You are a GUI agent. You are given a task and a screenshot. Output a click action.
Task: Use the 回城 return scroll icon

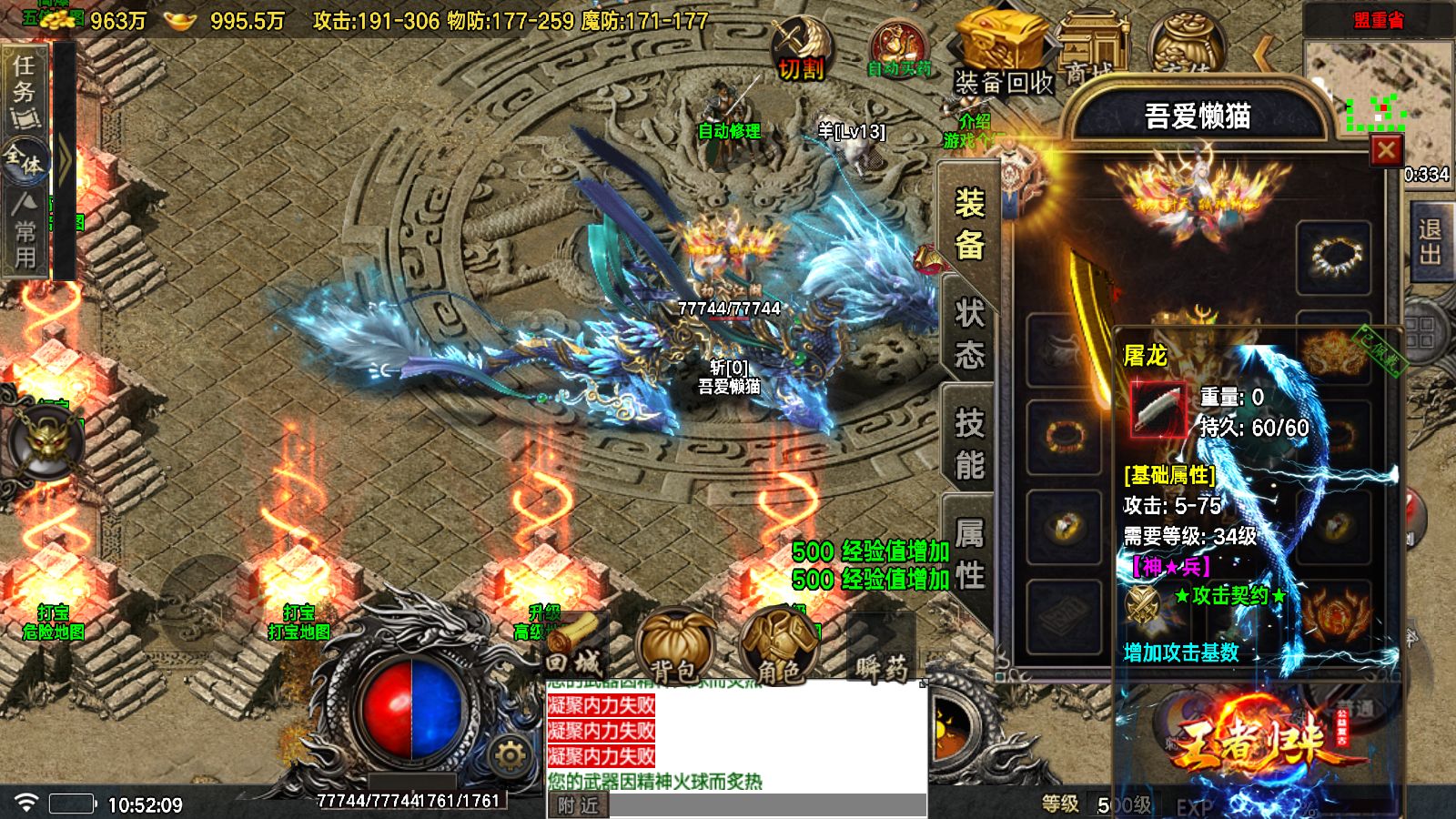(575, 642)
